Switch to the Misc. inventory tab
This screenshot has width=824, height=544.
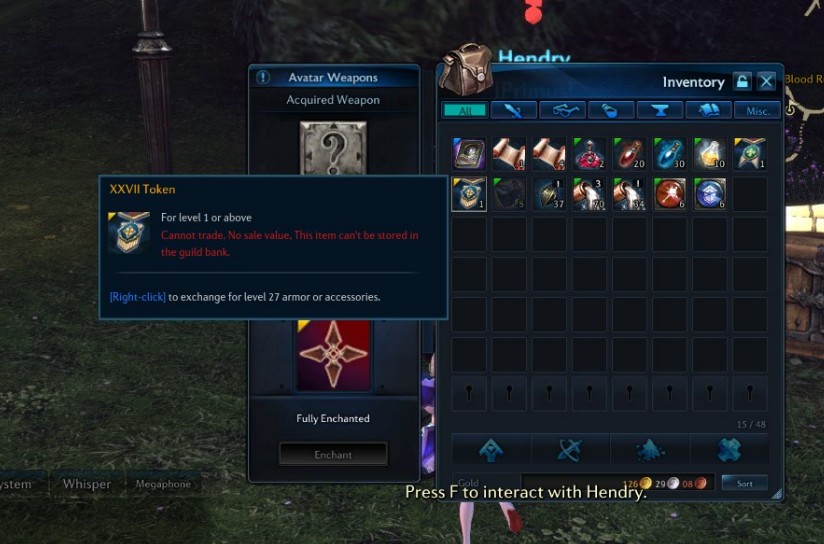pyautogui.click(x=757, y=110)
